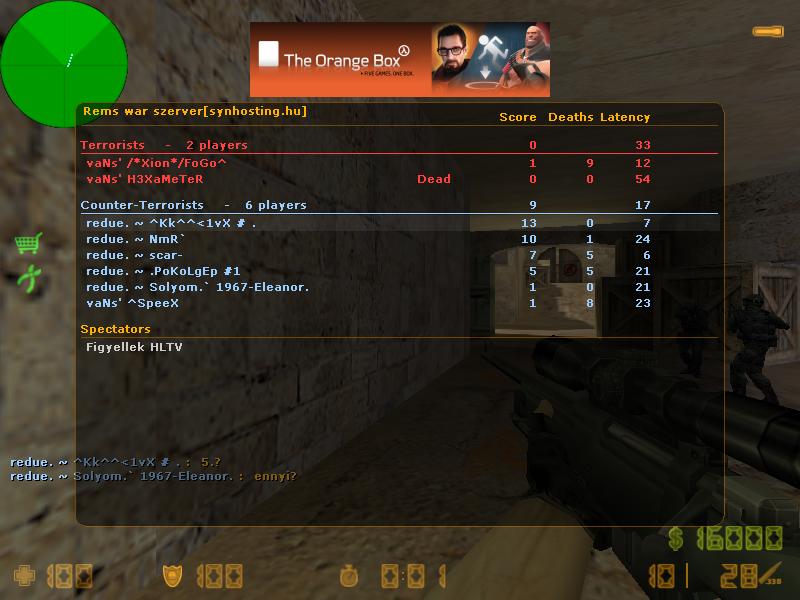The image size is (800, 600).
Task: Click The Orange Box advertisement banner
Action: [399, 59]
